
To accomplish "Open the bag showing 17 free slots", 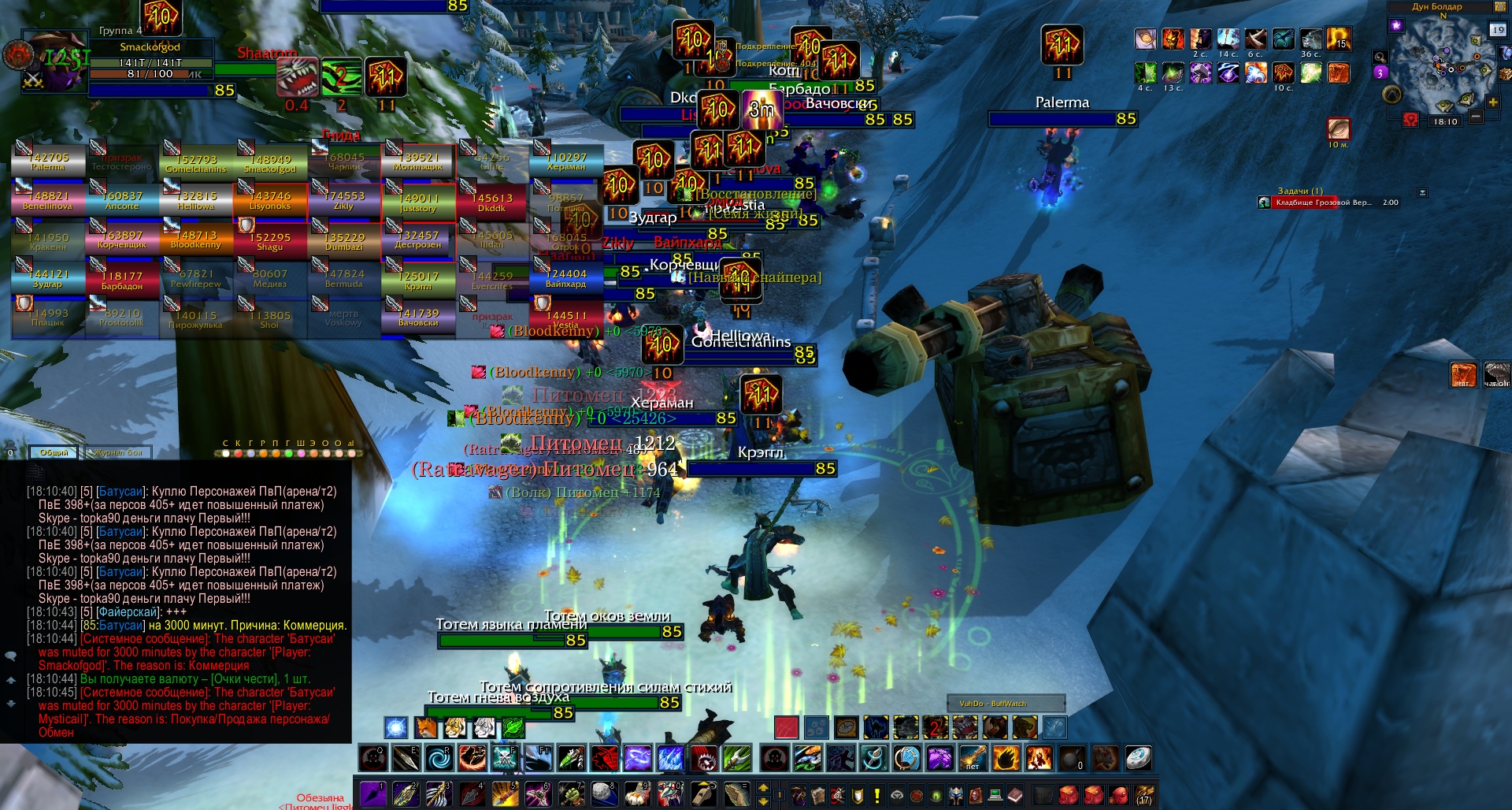I will point(1144,794).
